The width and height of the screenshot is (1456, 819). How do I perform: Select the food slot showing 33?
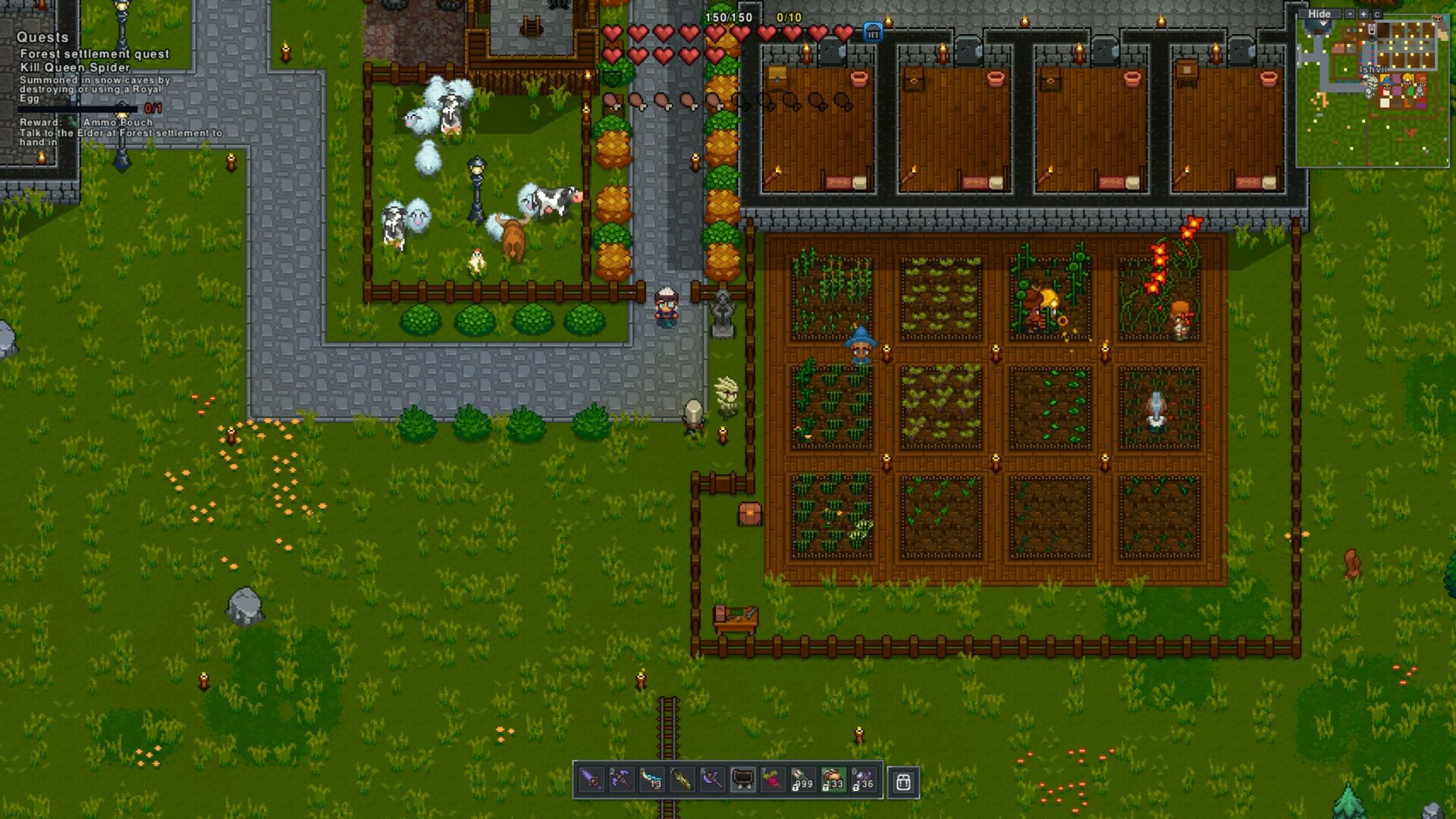(833, 780)
